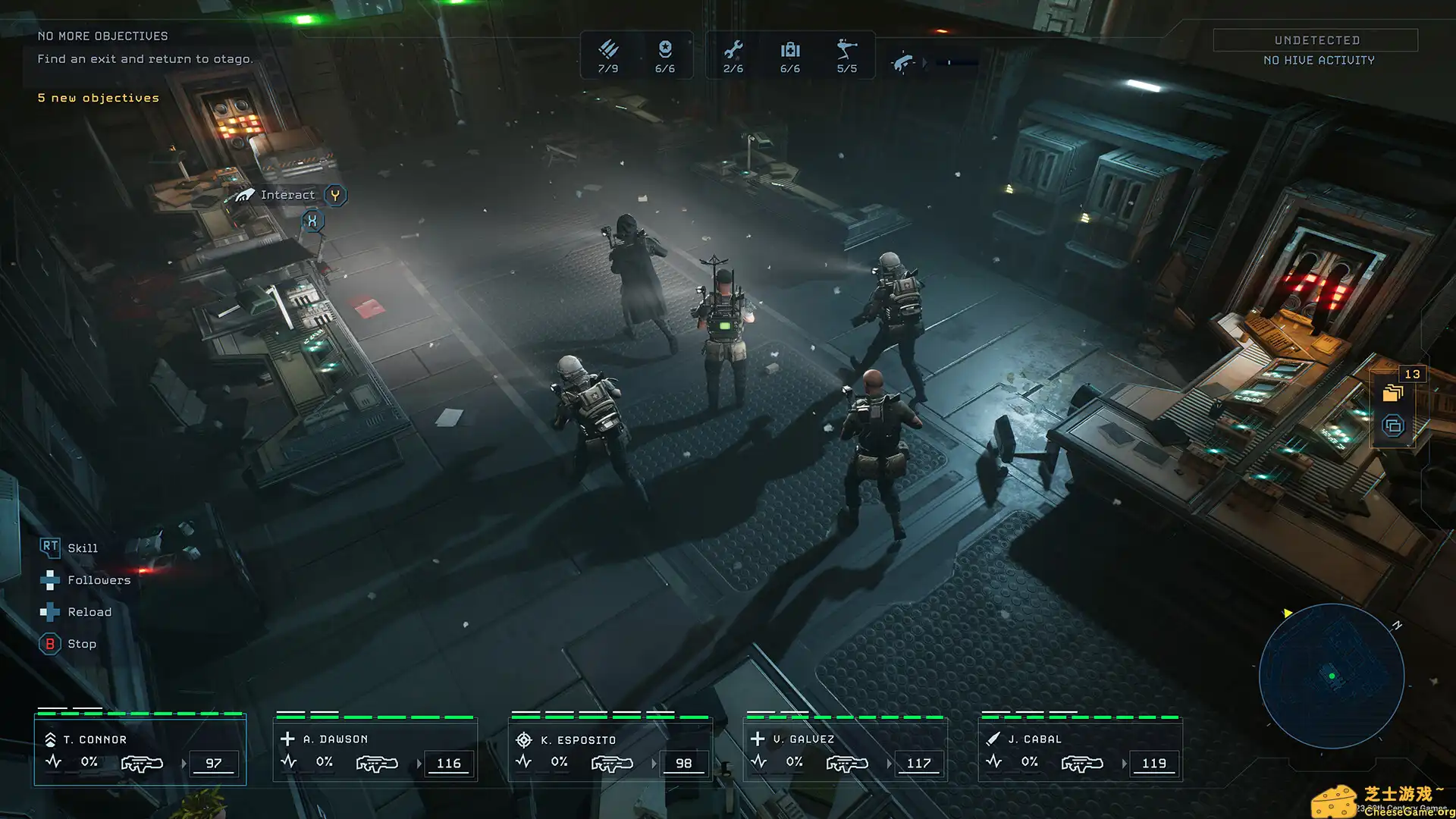Expand the 5 new objectives notification

[98, 97]
